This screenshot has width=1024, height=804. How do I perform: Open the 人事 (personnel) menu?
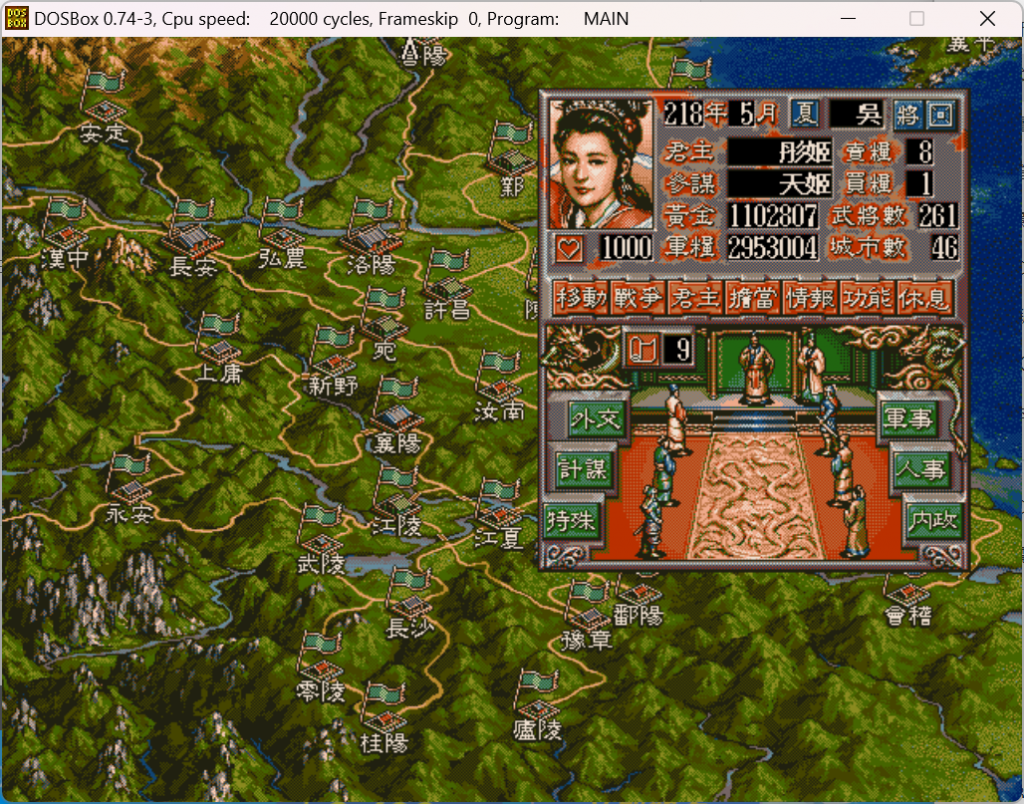click(x=920, y=469)
